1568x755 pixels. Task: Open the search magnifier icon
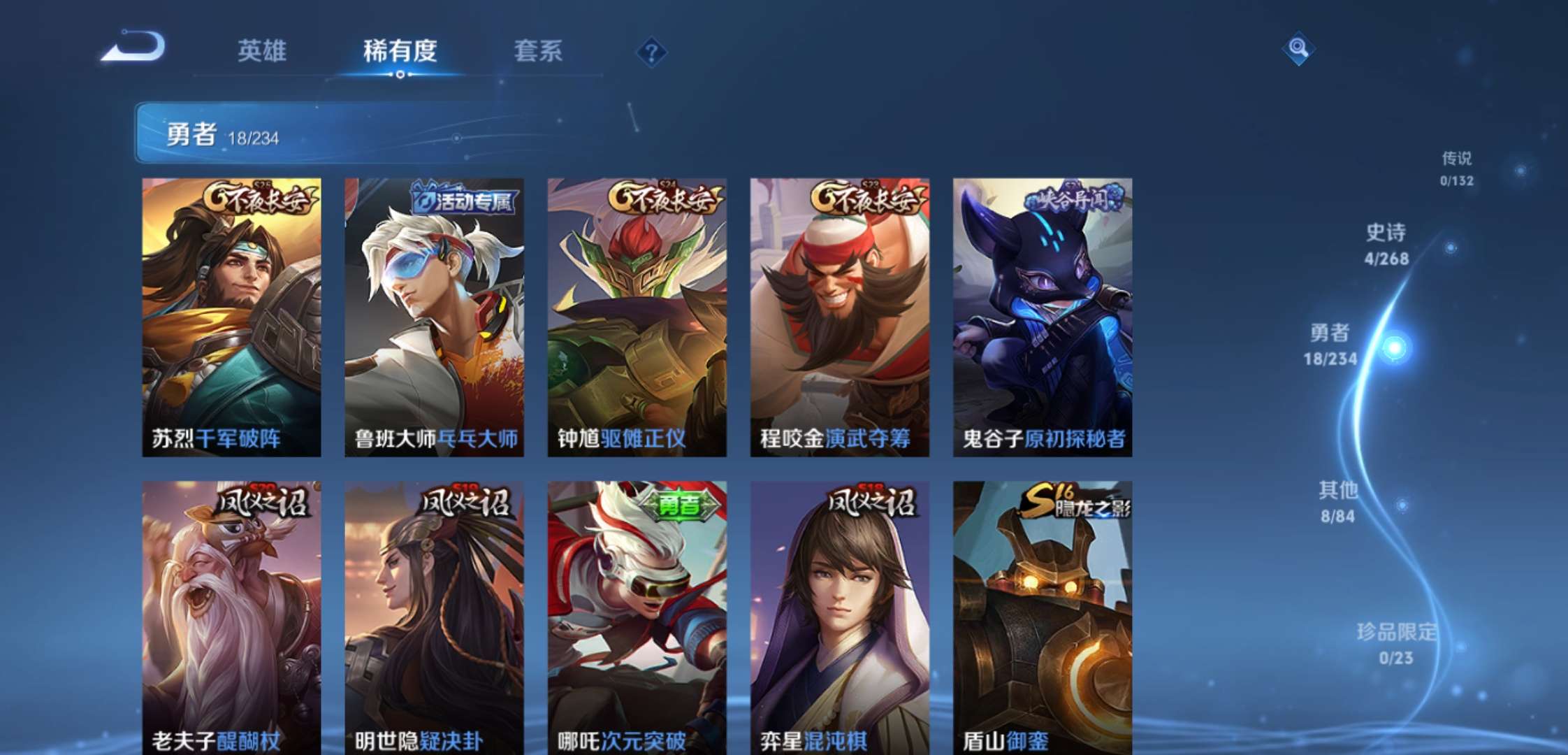1298,49
